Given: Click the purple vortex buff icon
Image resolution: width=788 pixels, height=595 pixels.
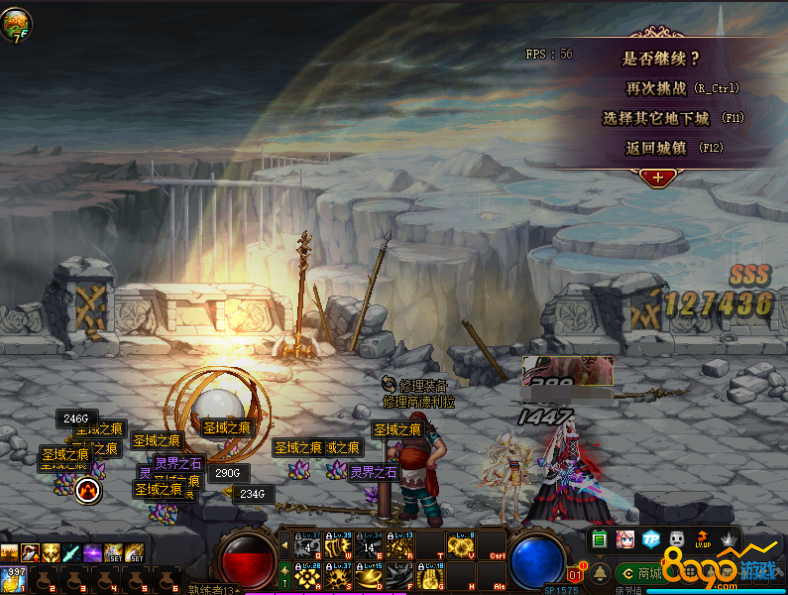Looking at the screenshot, I should (92, 552).
